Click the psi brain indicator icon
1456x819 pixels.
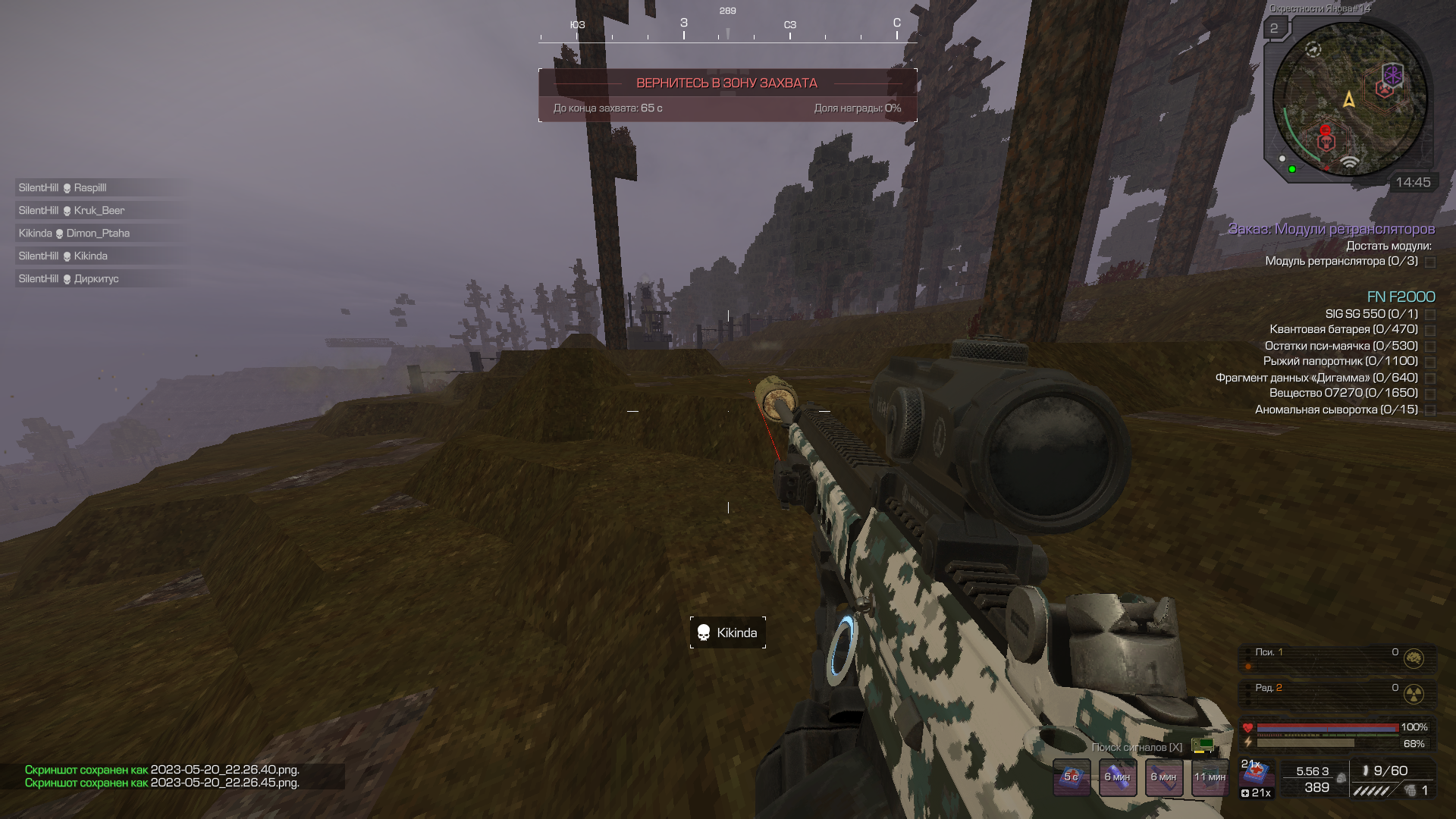1414,658
